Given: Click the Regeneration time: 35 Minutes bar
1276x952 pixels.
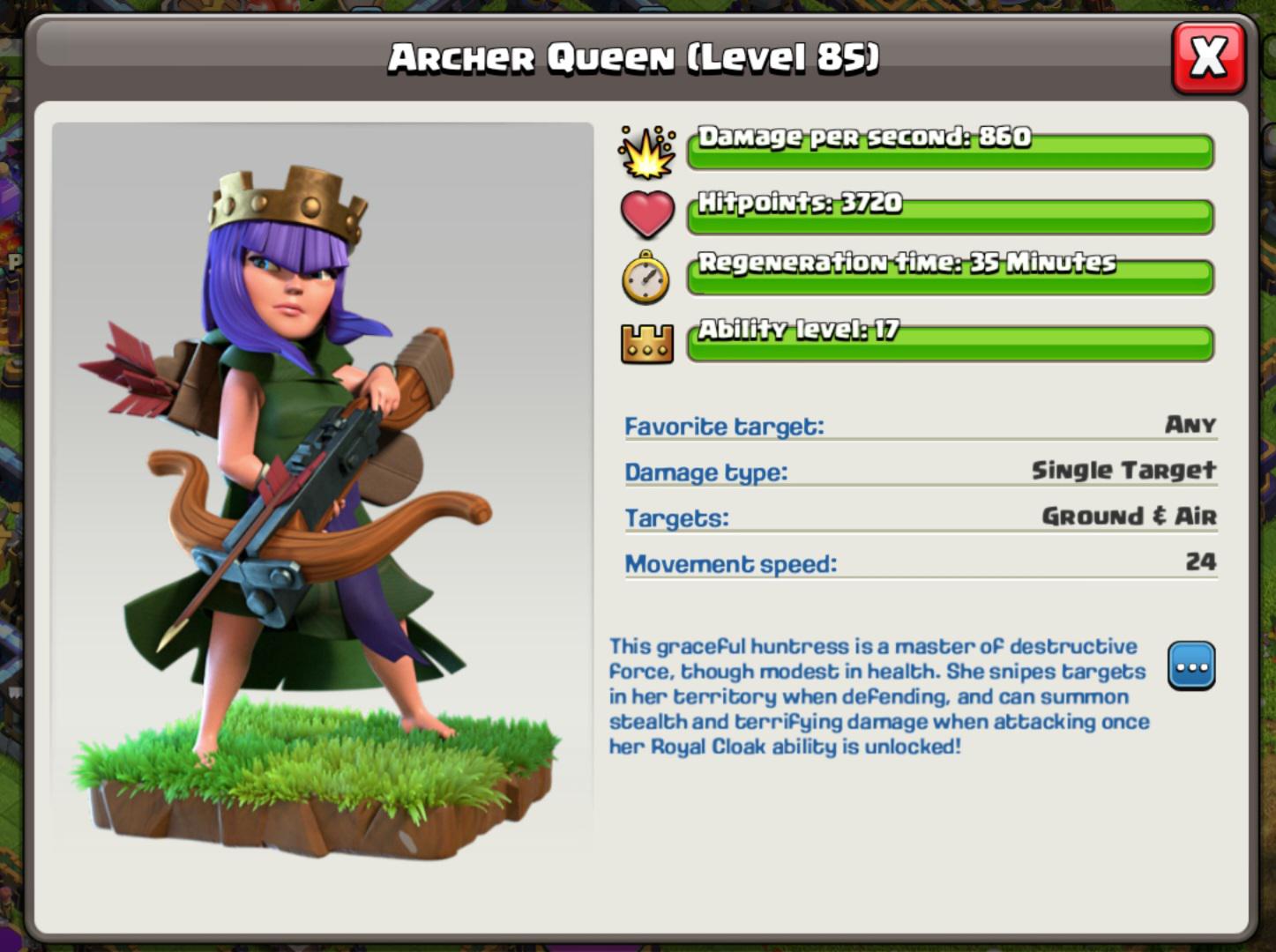Looking at the screenshot, I should pyautogui.click(x=948, y=273).
